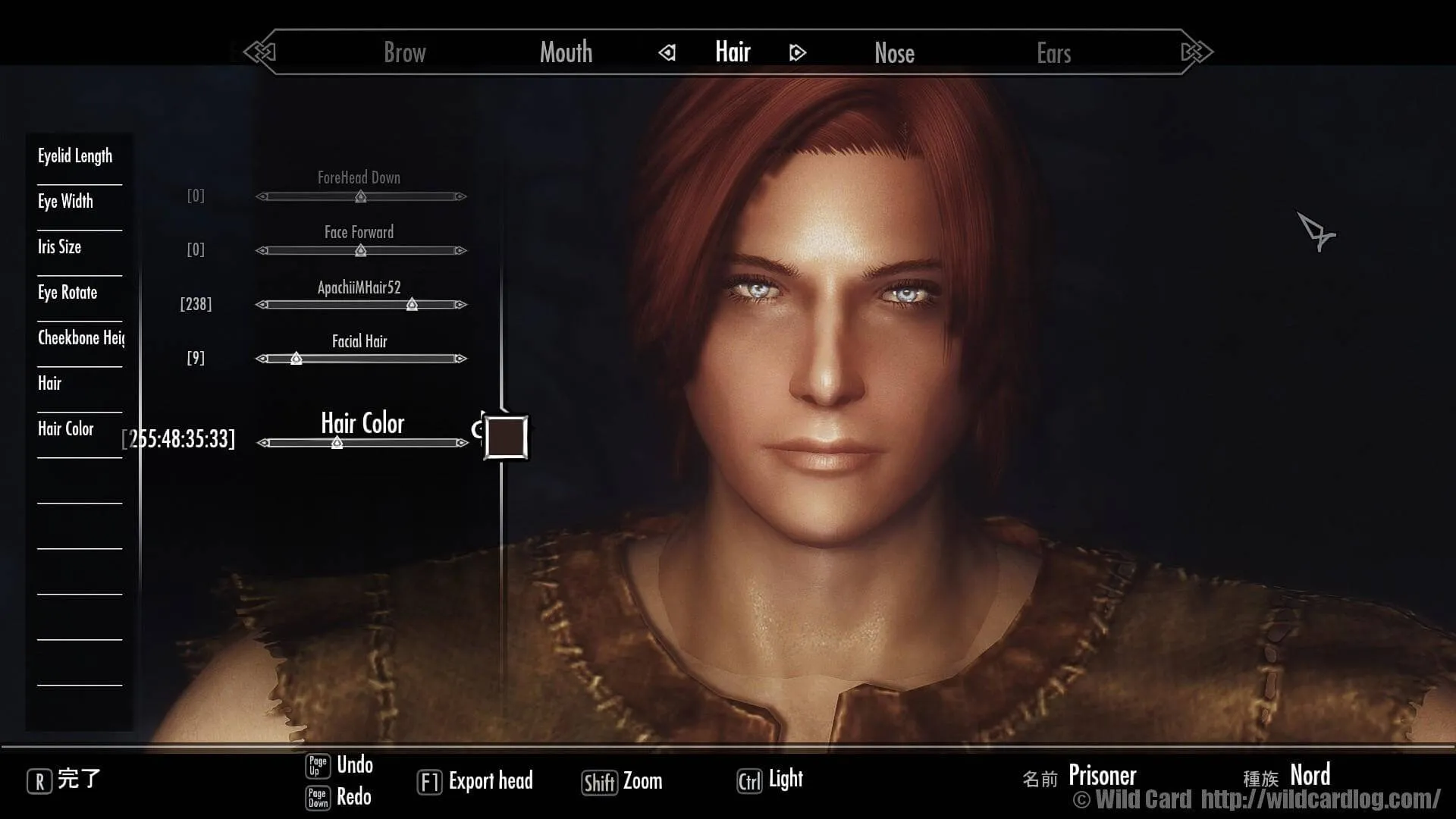Choose Eye Rotate from the list

coord(67,293)
